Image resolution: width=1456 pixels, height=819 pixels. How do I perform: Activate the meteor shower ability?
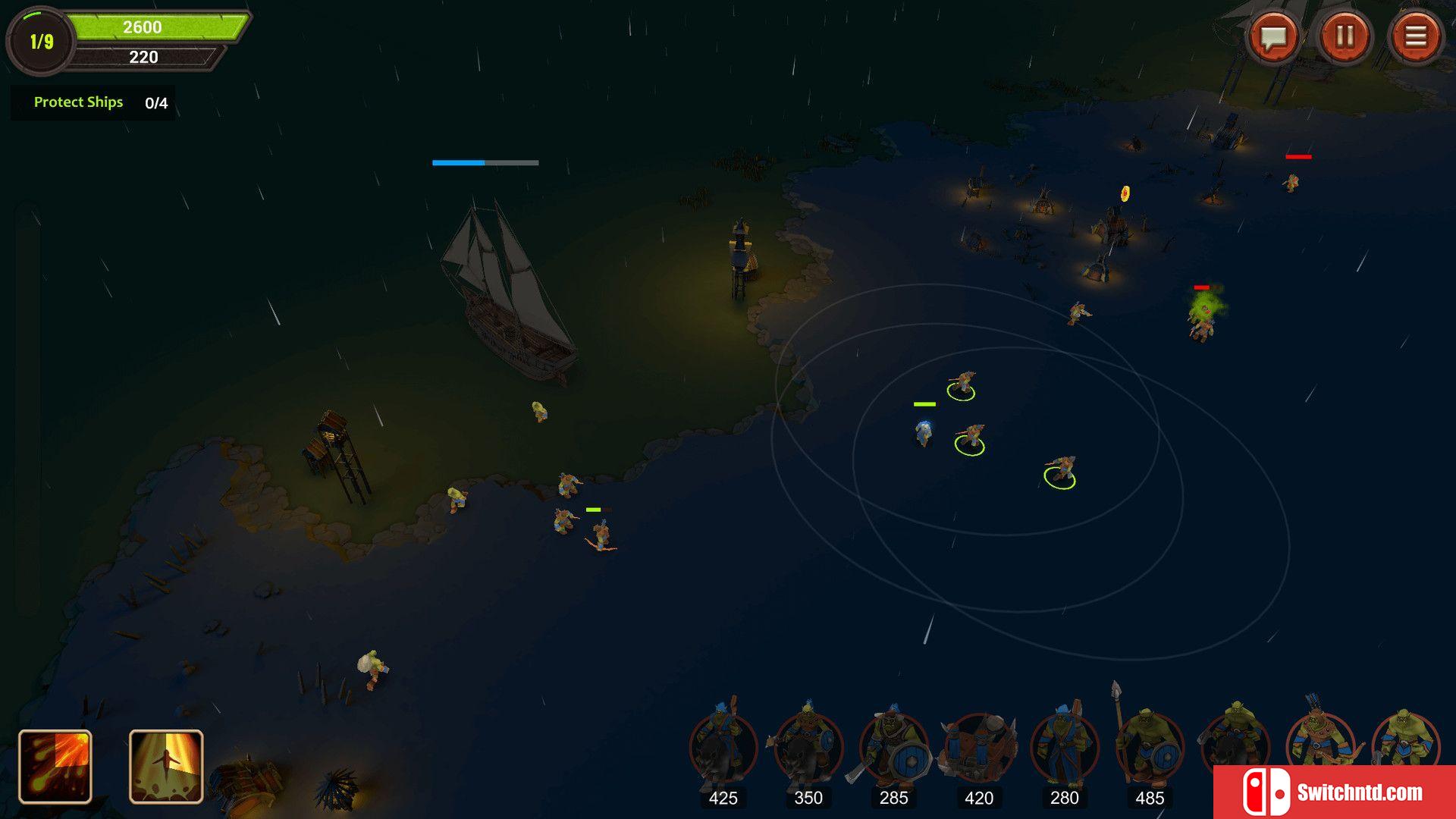(55, 766)
